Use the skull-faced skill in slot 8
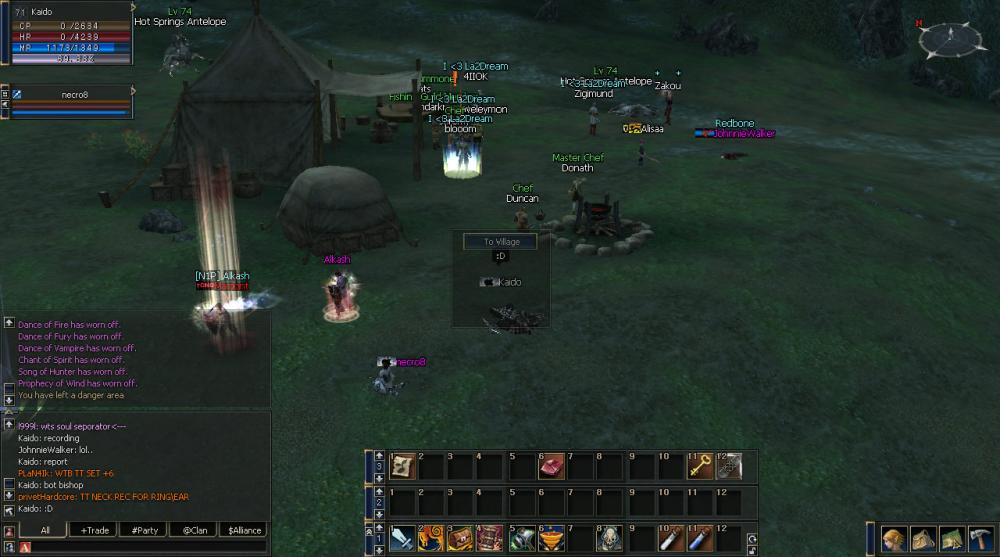The width and height of the screenshot is (1000, 557). pyautogui.click(x=610, y=539)
